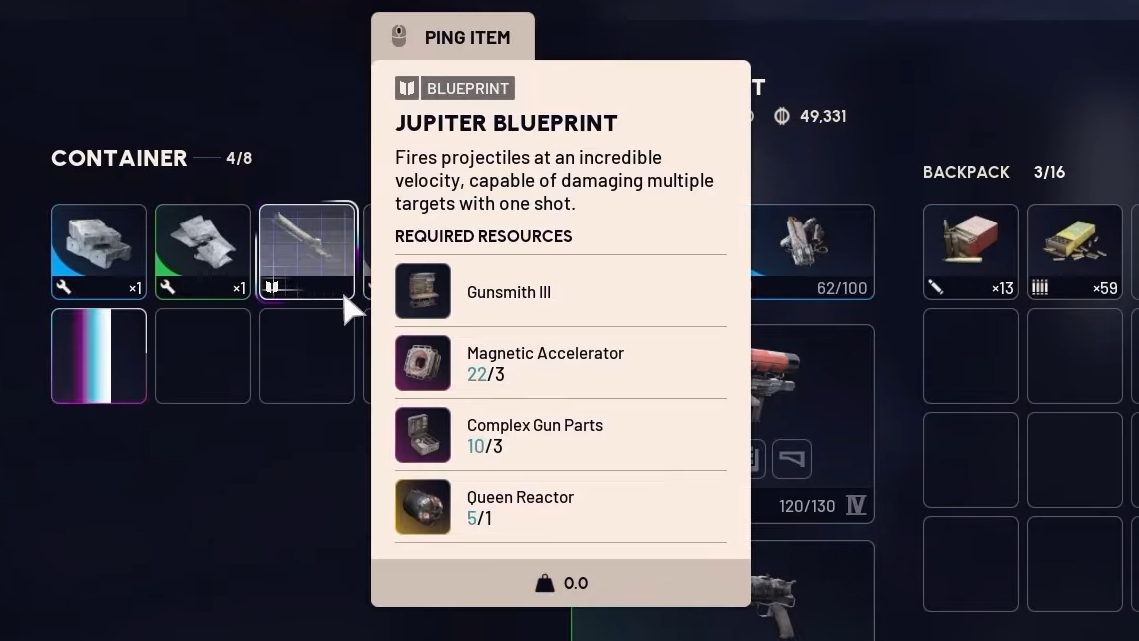This screenshot has height=641, width=1139.
Task: Open the stock attachment slot on the weapon
Action: pyautogui.click(x=791, y=459)
